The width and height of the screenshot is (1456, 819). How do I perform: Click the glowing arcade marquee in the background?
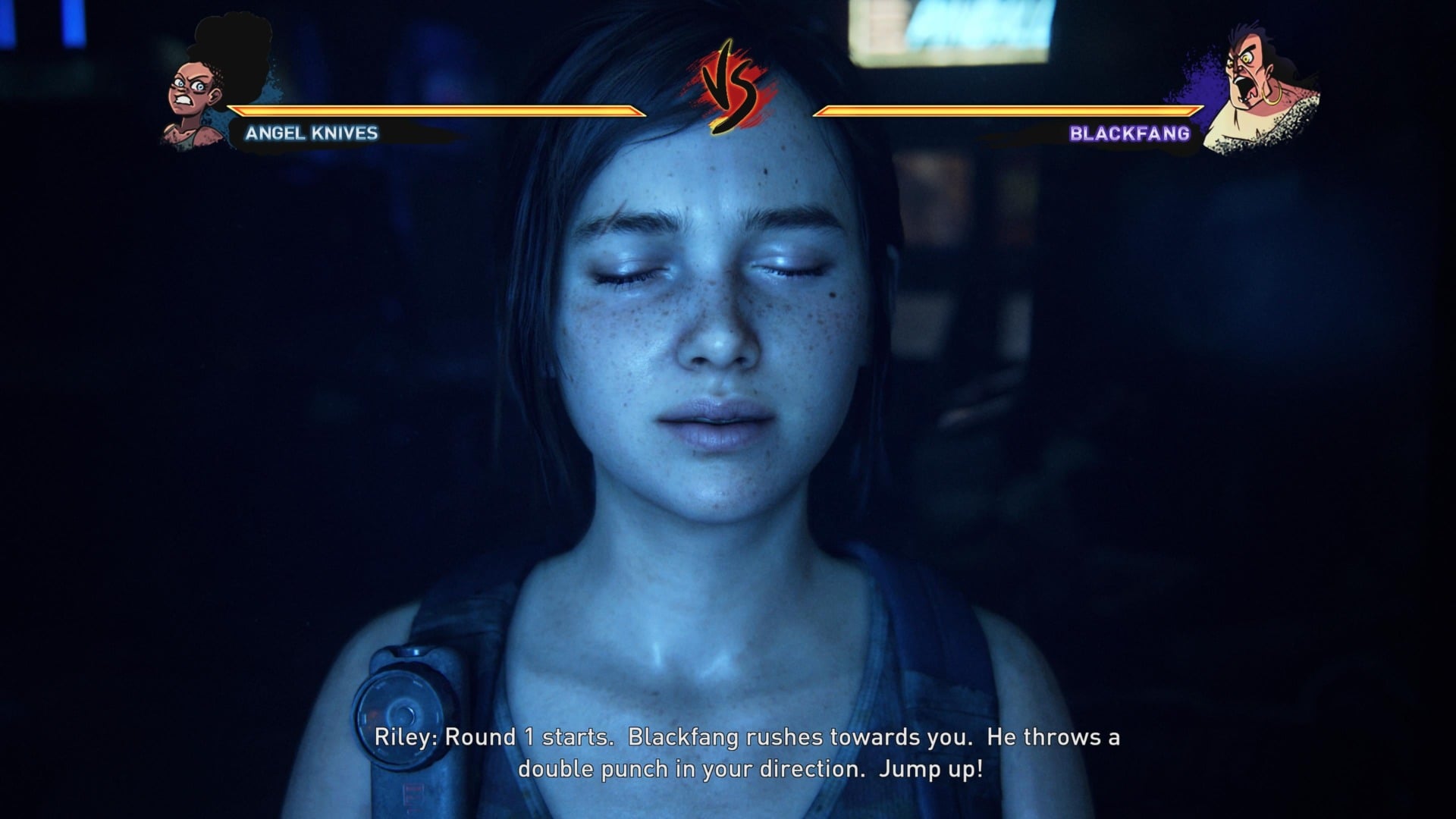pos(952,30)
